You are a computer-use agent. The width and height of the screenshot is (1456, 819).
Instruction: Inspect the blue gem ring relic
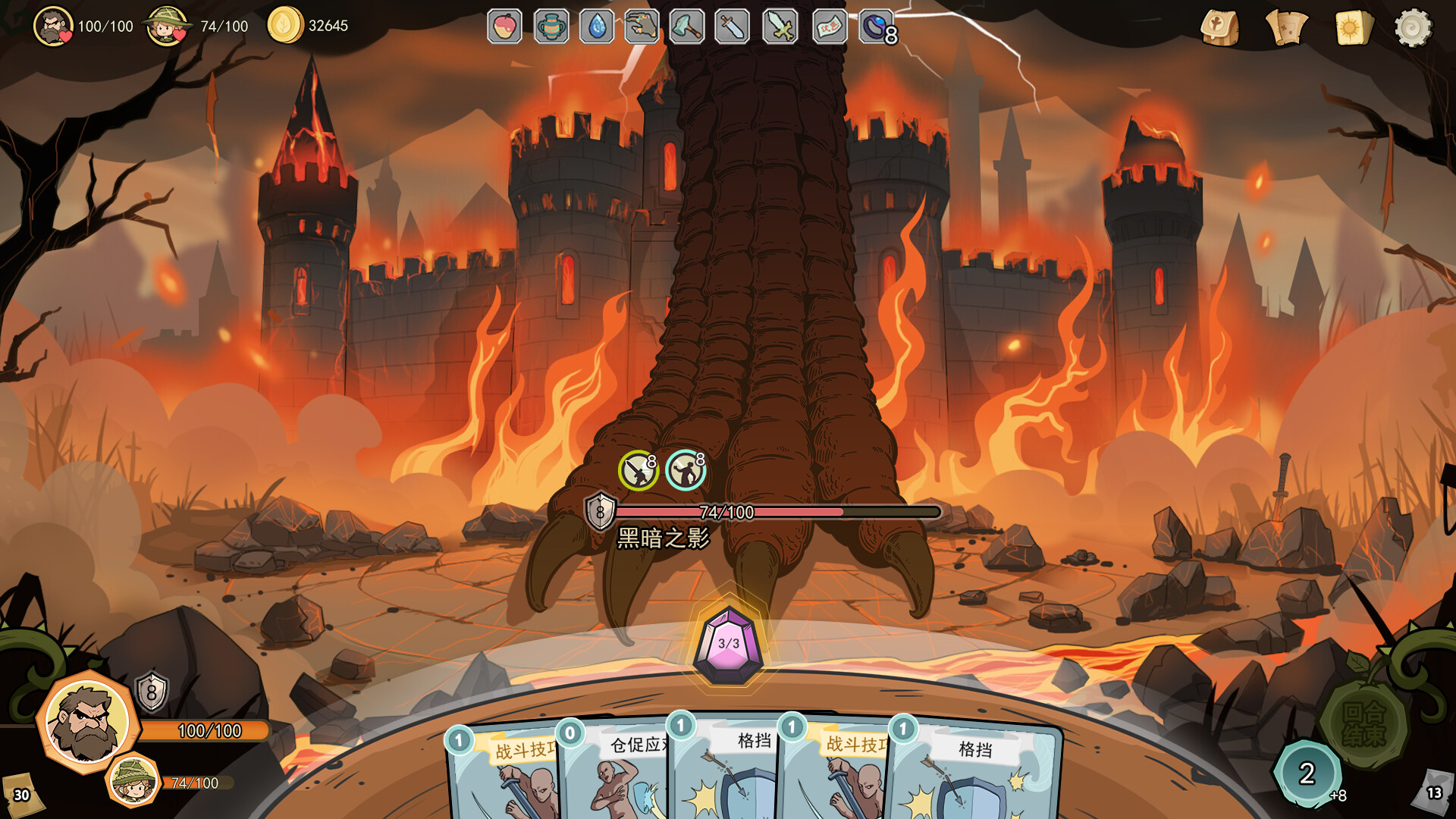click(x=876, y=27)
